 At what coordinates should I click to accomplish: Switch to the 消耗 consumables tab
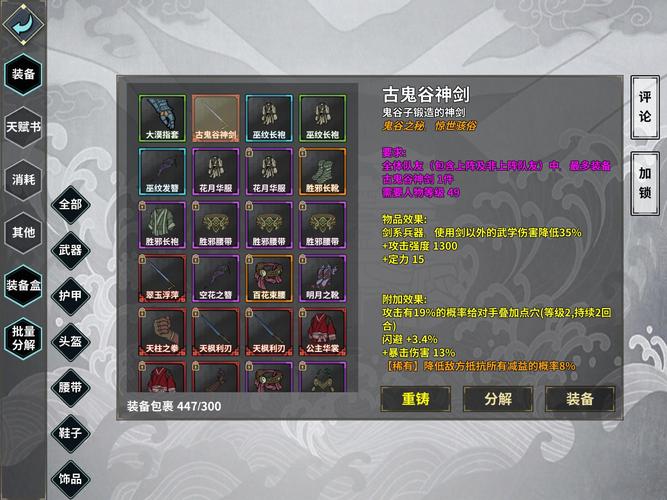click(x=22, y=179)
